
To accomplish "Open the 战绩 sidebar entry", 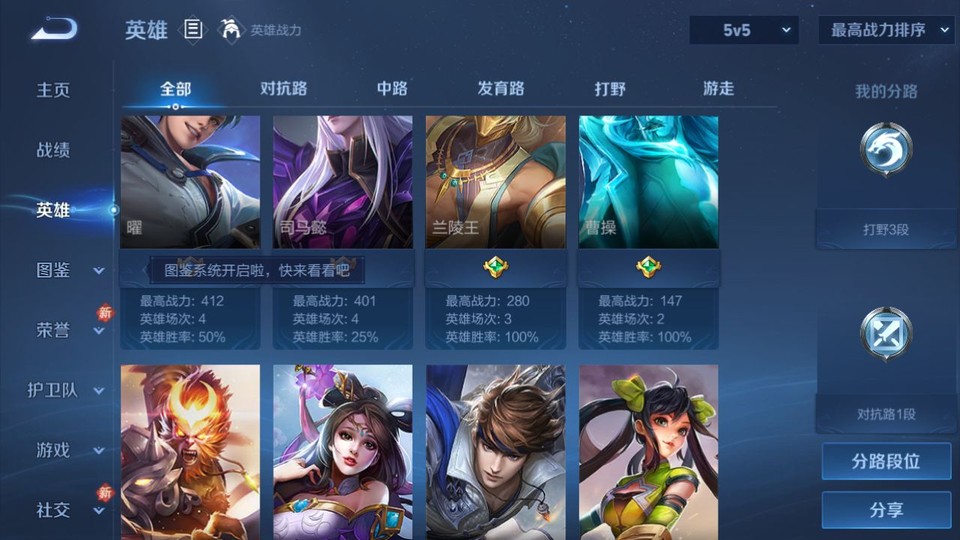I will (x=54, y=150).
